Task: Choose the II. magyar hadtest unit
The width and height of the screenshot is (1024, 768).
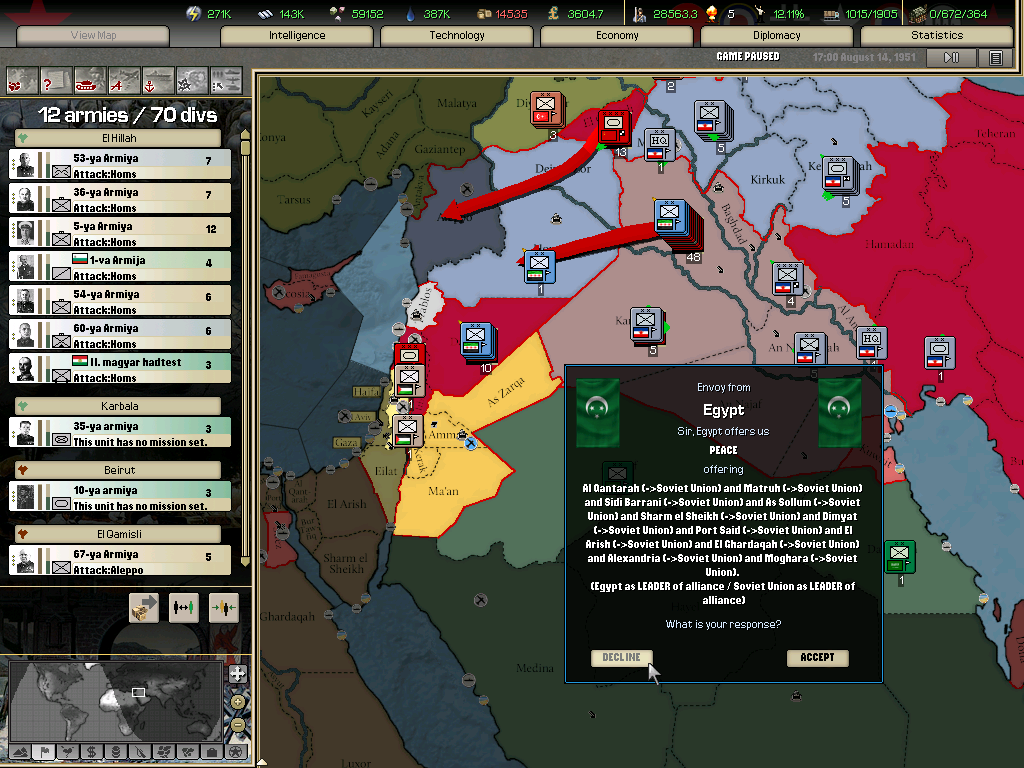Action: pos(120,369)
